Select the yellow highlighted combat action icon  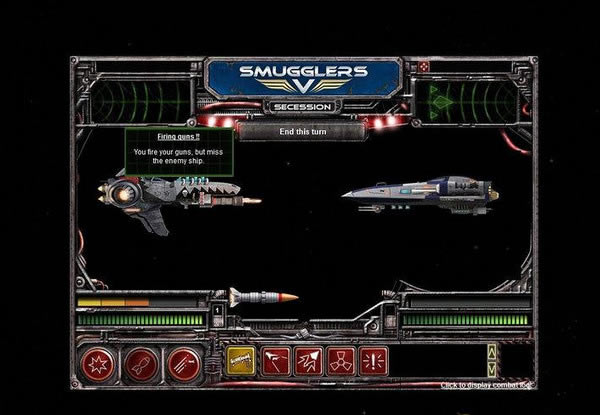(x=240, y=361)
